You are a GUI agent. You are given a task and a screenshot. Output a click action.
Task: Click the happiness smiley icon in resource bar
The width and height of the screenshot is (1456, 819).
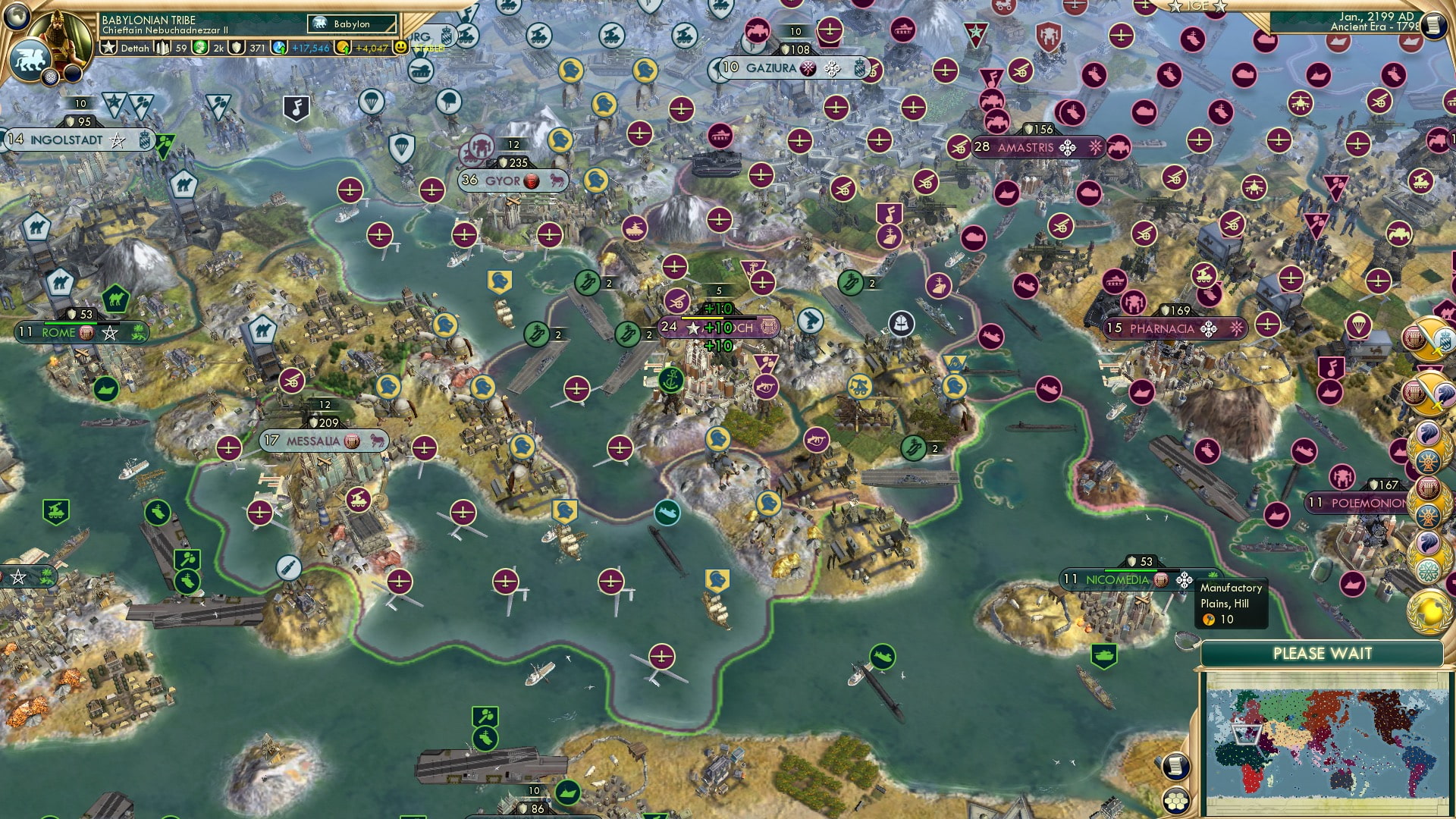(400, 48)
